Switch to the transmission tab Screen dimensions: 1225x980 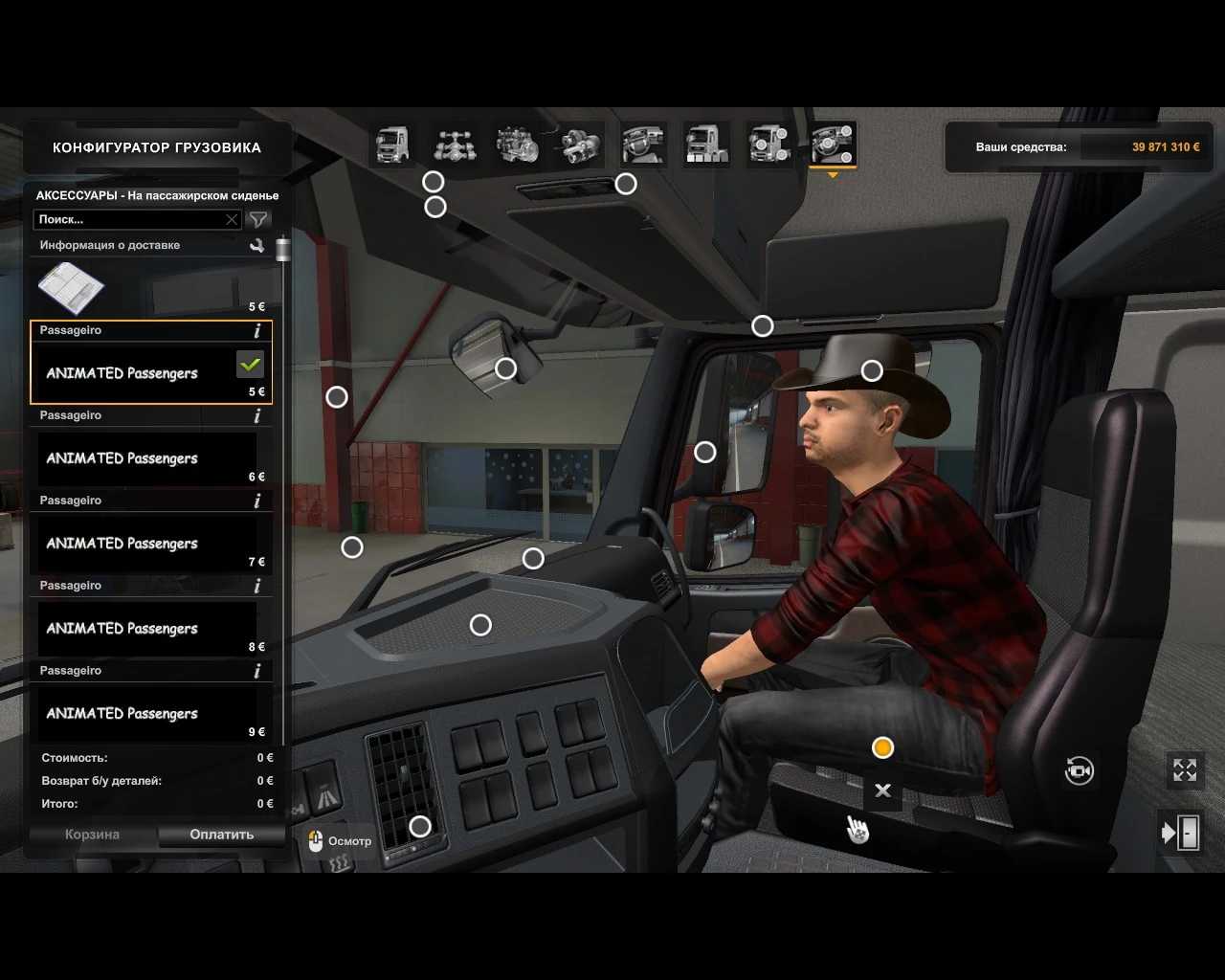click(580, 145)
